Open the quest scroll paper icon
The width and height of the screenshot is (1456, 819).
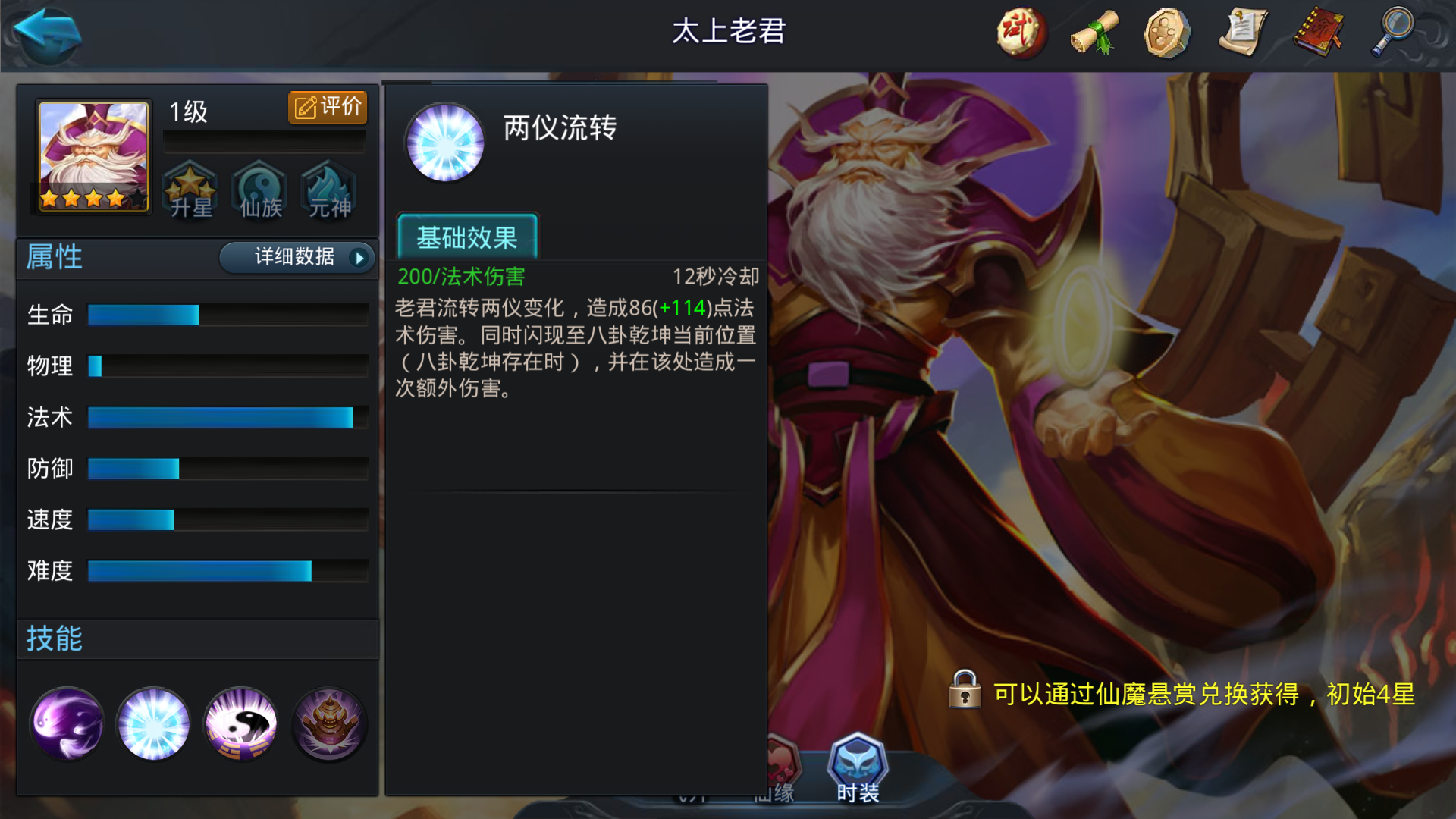click(x=1241, y=32)
